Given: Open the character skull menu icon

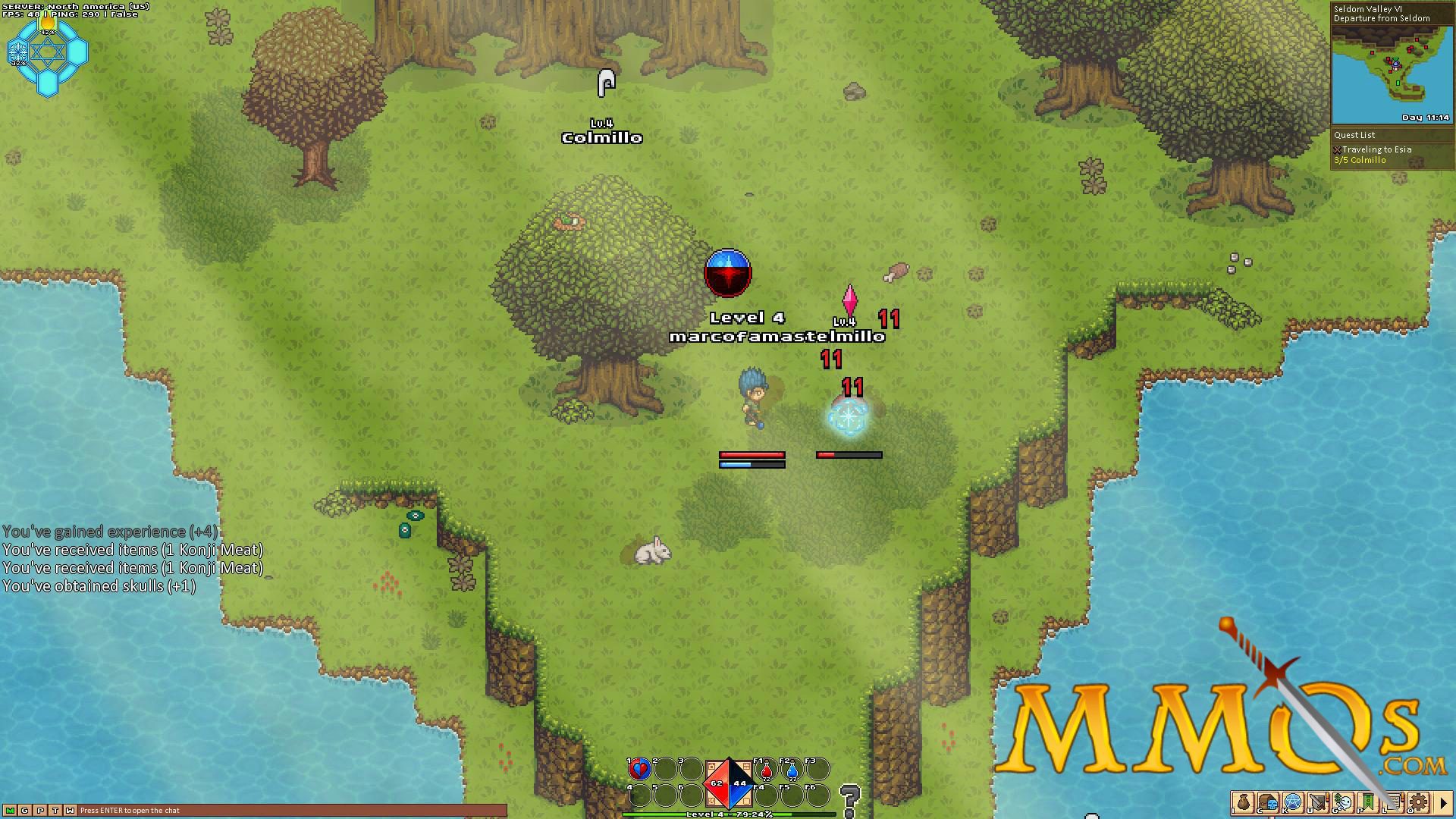Looking at the screenshot, I should pos(1268,802).
